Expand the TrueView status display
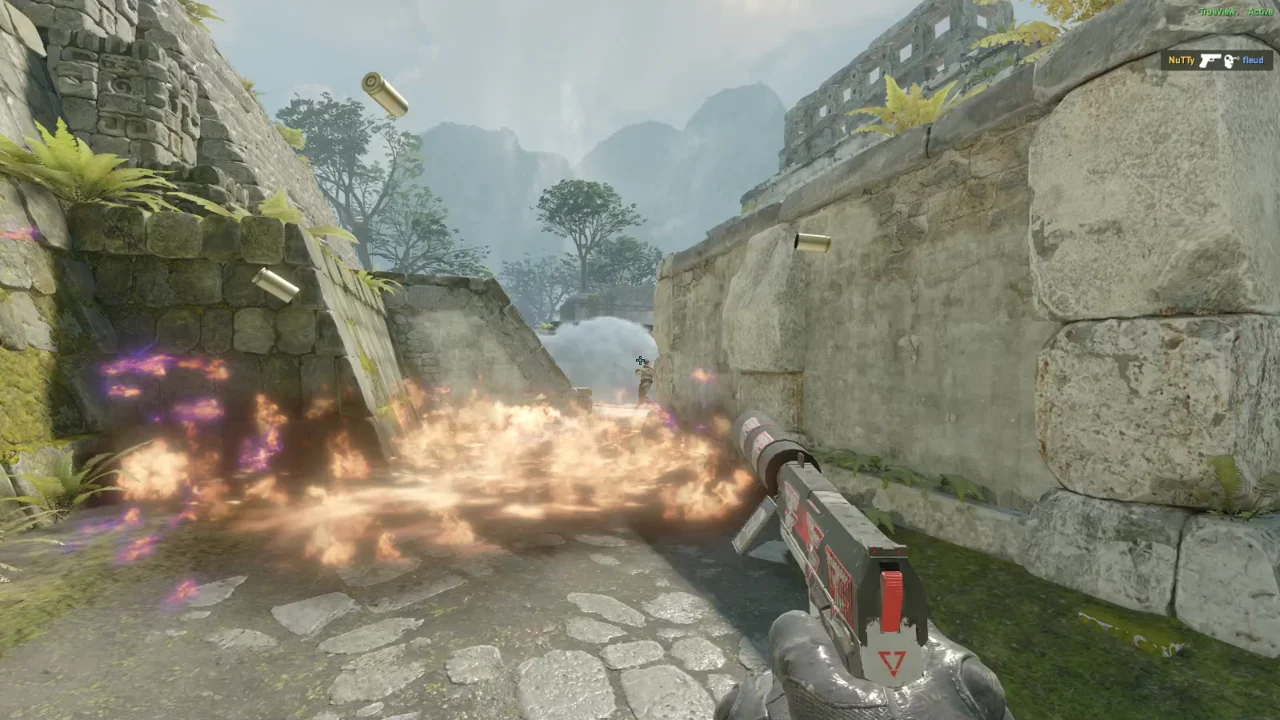Viewport: 1280px width, 720px height. tap(1238, 11)
